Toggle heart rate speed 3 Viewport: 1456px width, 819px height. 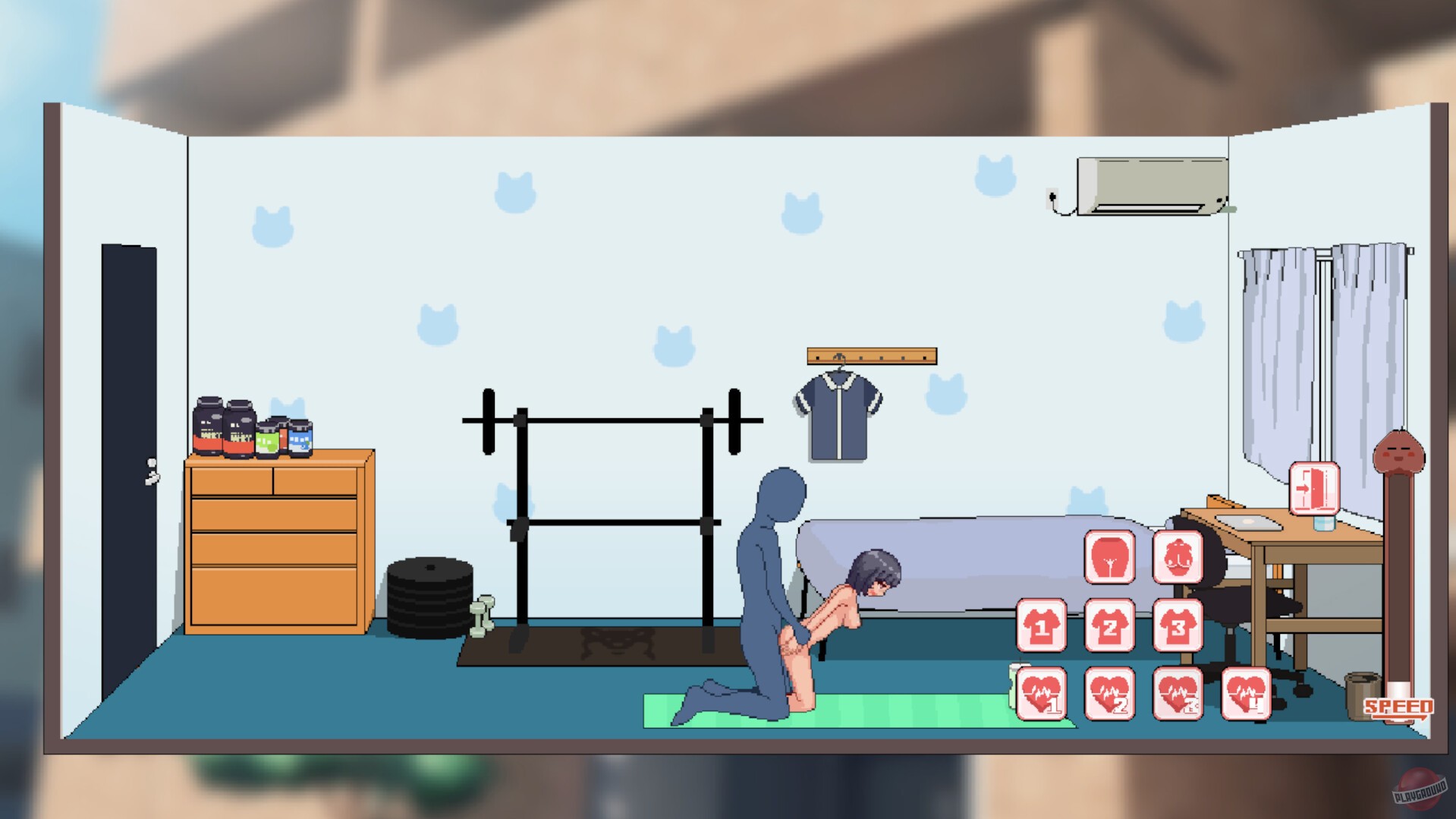(x=1177, y=695)
